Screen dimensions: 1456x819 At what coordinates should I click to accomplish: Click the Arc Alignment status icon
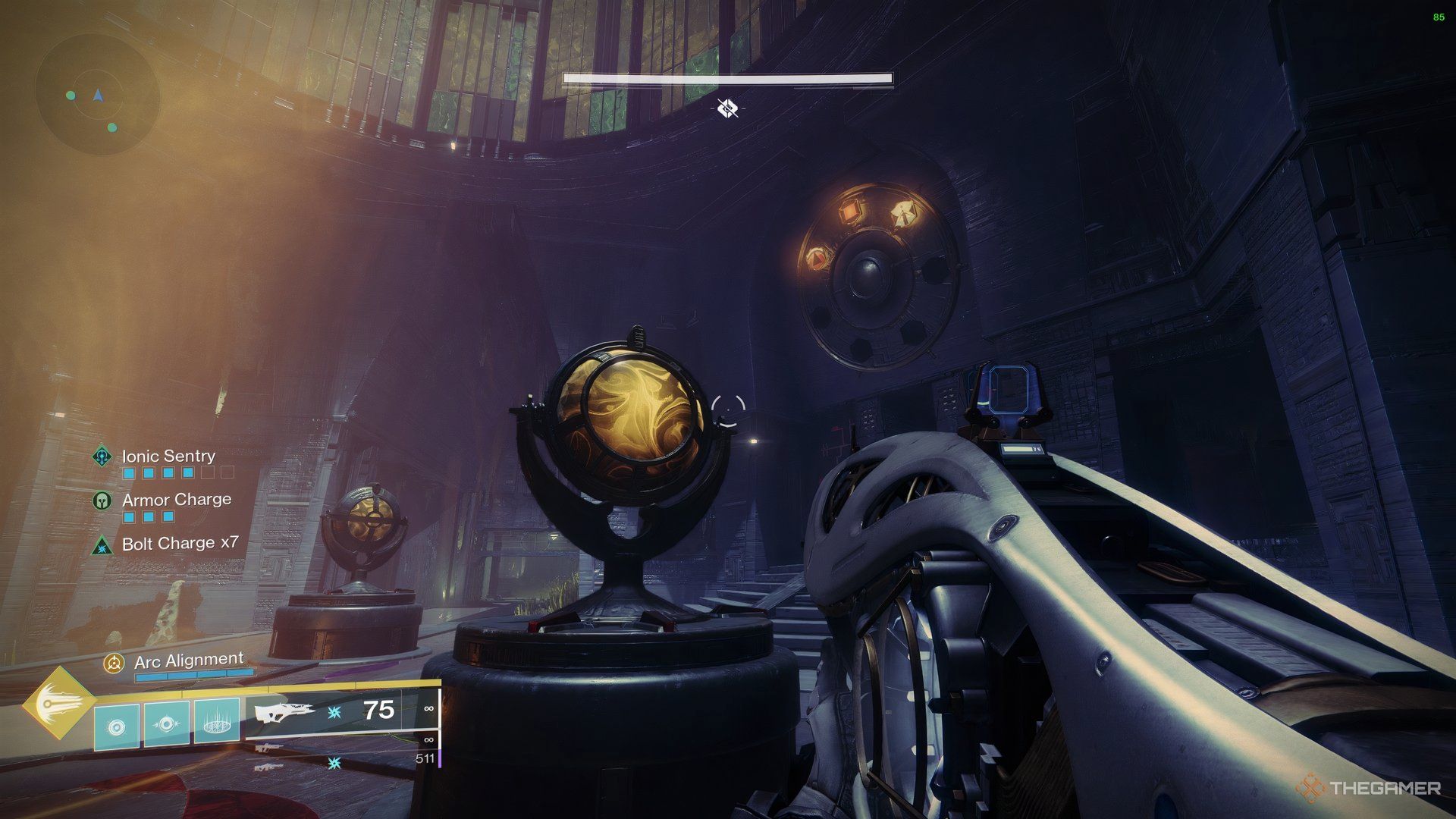[x=114, y=664]
